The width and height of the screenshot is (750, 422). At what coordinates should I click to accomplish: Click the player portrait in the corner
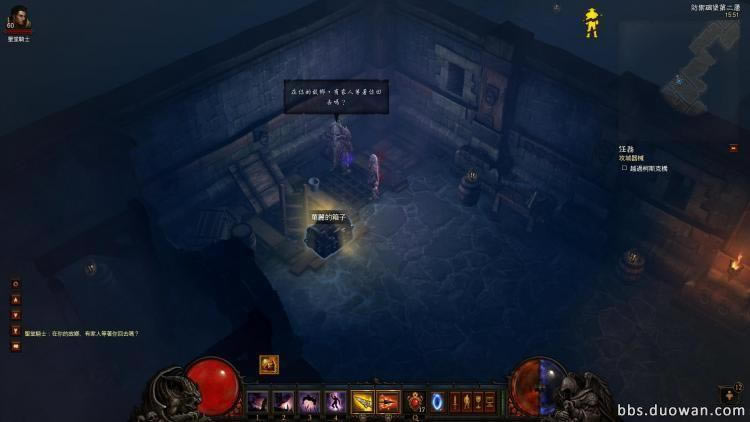pyautogui.click(x=19, y=19)
